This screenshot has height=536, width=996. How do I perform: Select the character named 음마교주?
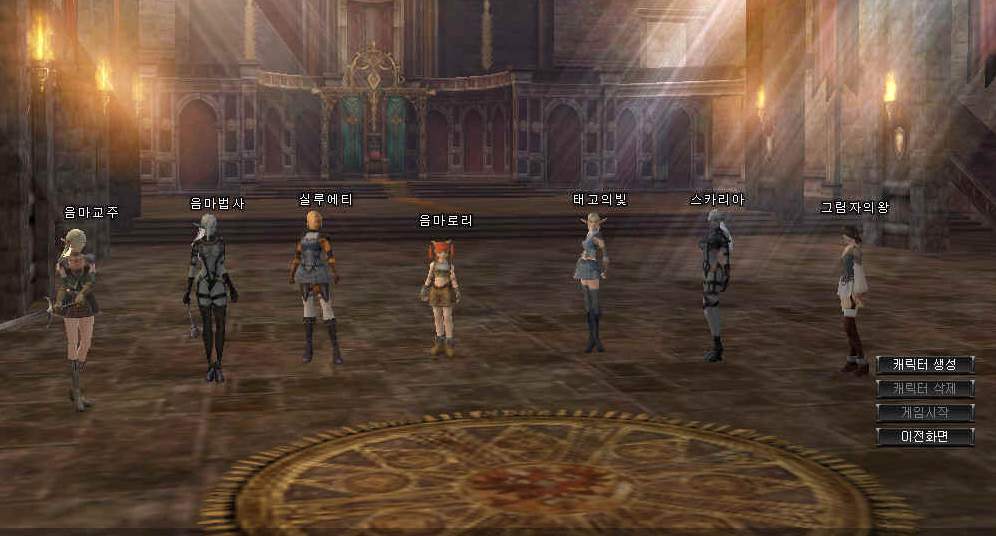[77, 310]
